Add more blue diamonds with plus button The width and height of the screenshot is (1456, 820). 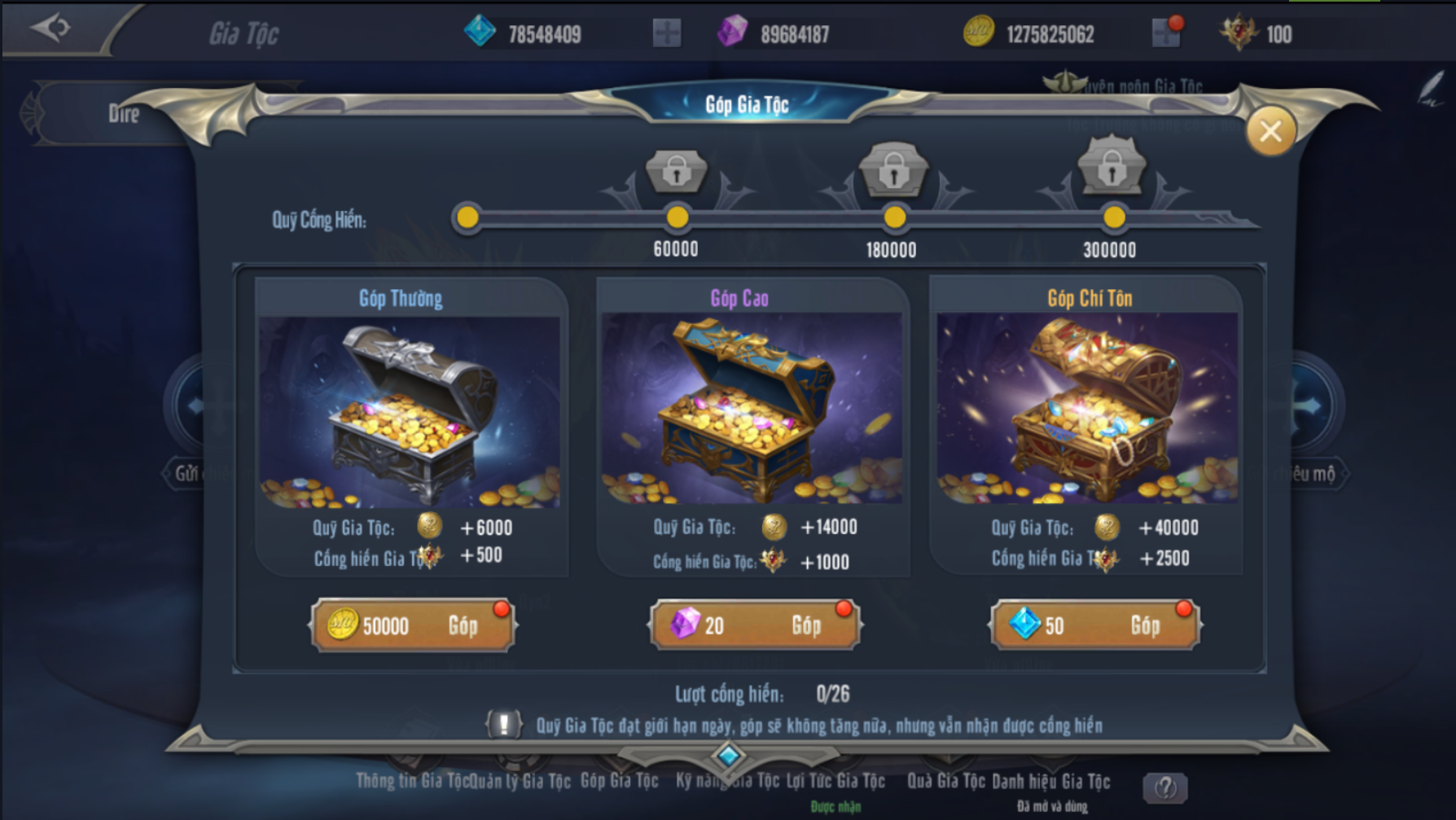pyautogui.click(x=666, y=34)
